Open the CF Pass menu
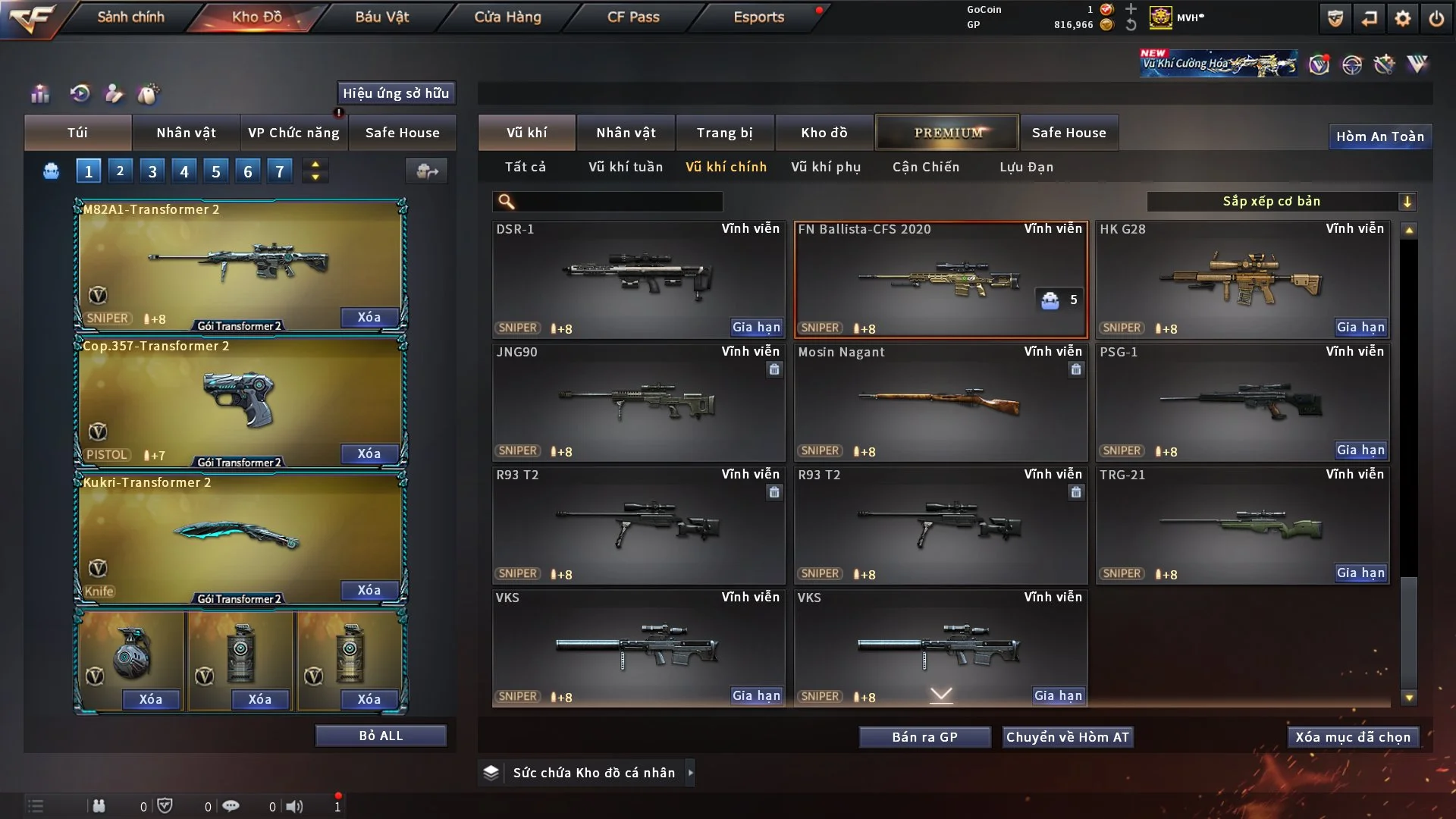 (x=633, y=17)
